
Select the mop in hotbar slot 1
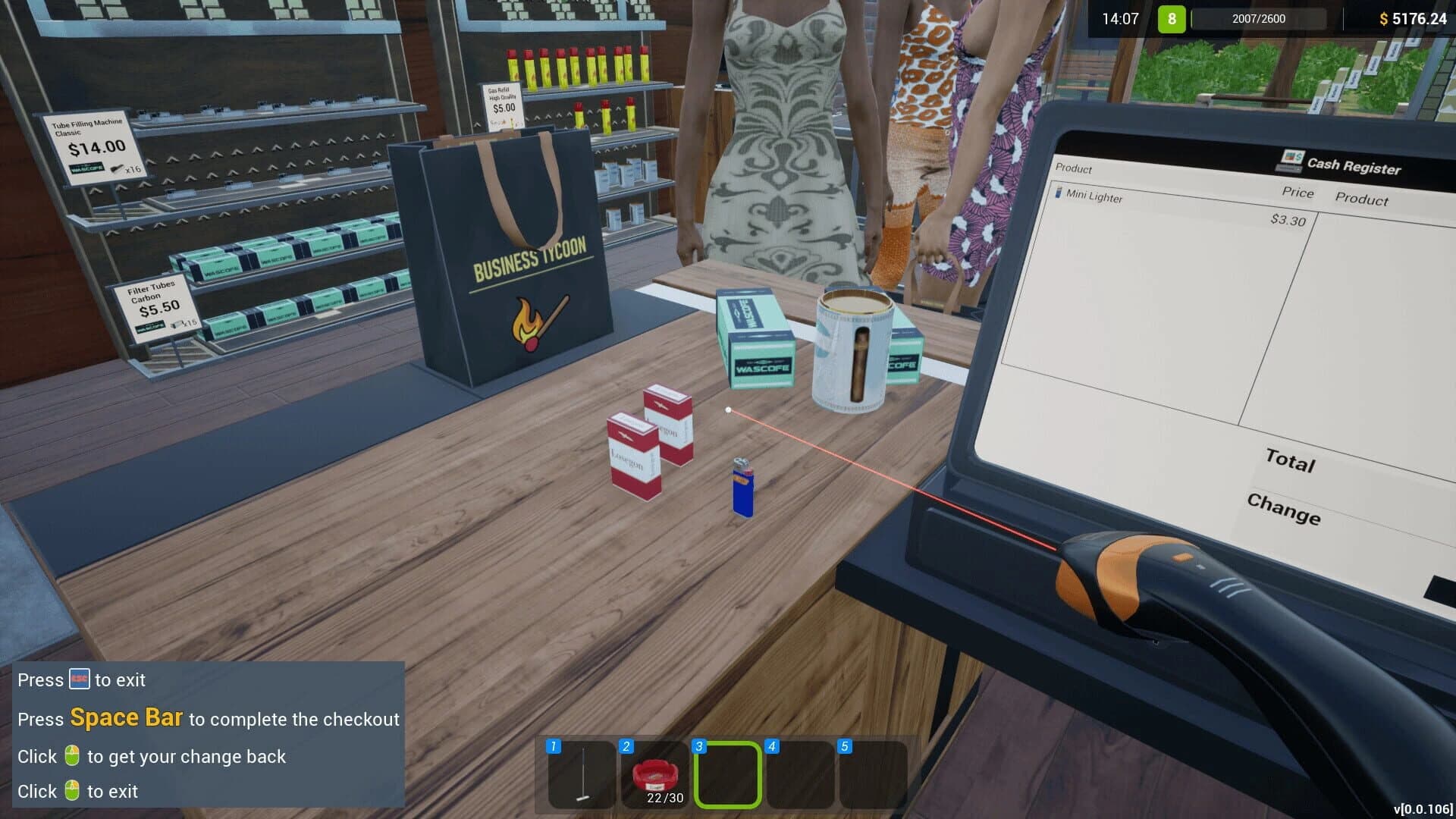[x=581, y=773]
